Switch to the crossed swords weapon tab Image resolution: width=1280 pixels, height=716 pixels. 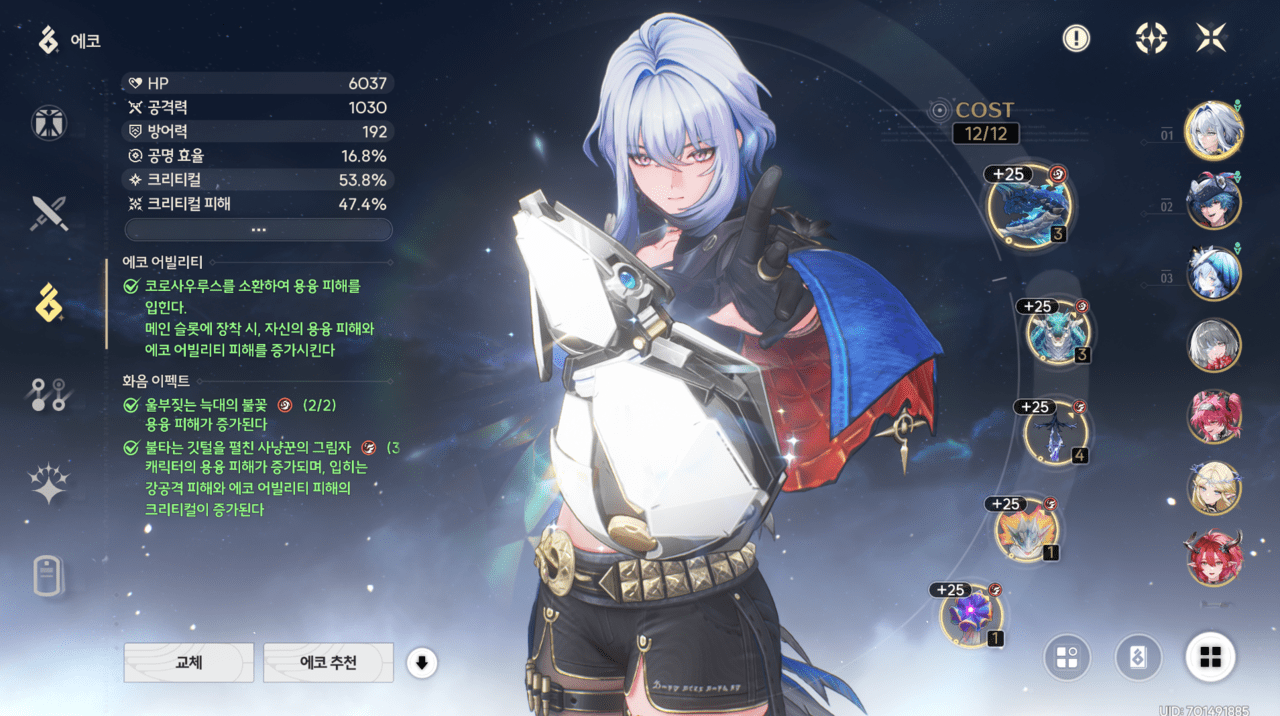point(49,213)
